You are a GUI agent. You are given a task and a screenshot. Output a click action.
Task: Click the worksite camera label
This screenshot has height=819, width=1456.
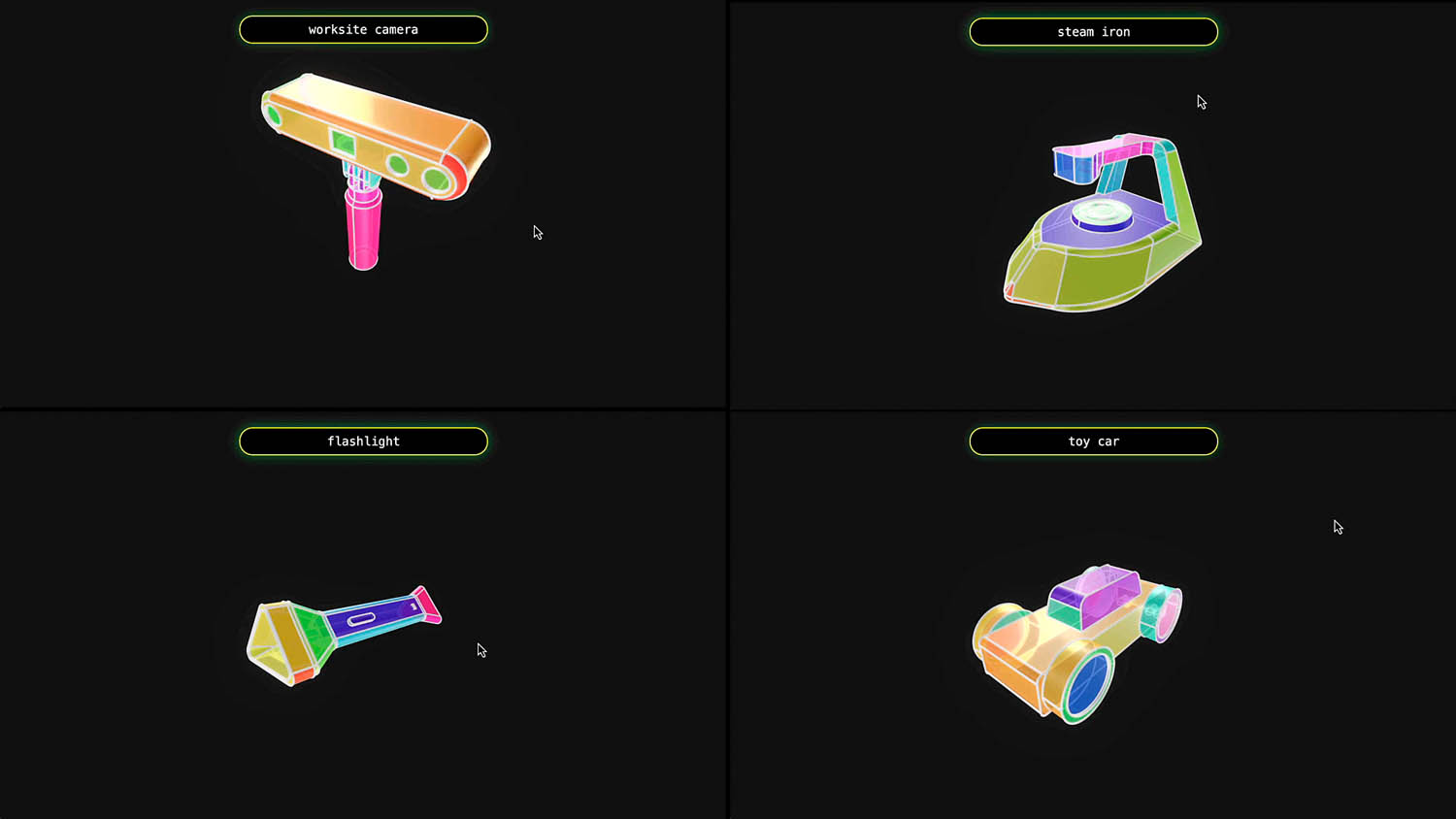click(x=363, y=29)
